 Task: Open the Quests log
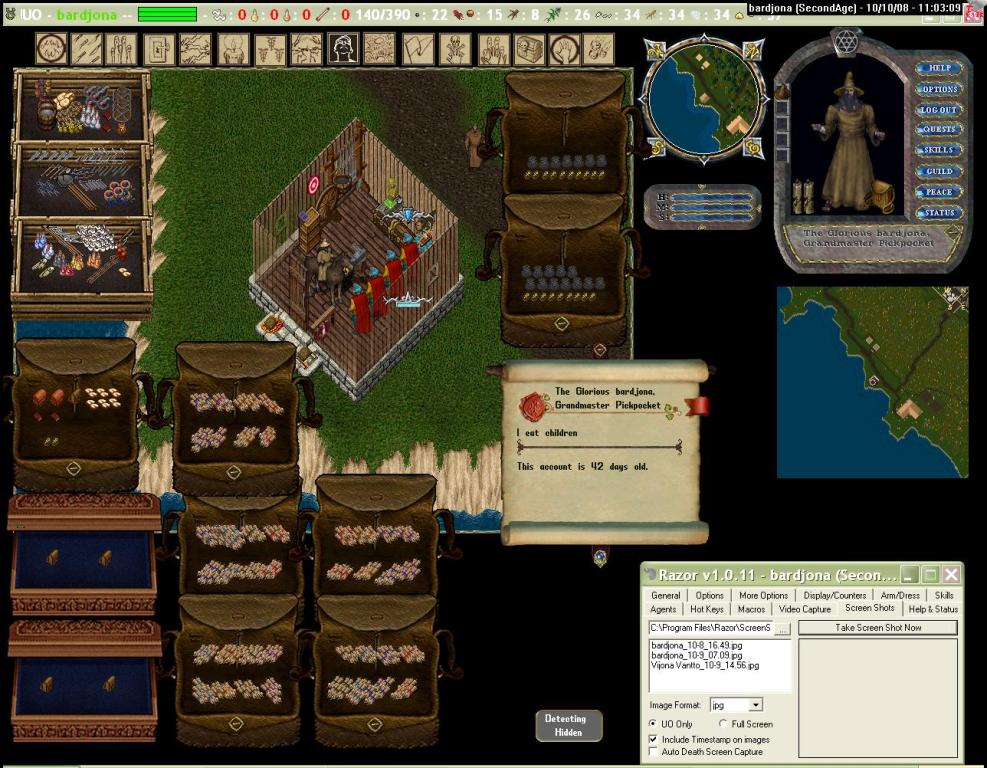pos(939,129)
